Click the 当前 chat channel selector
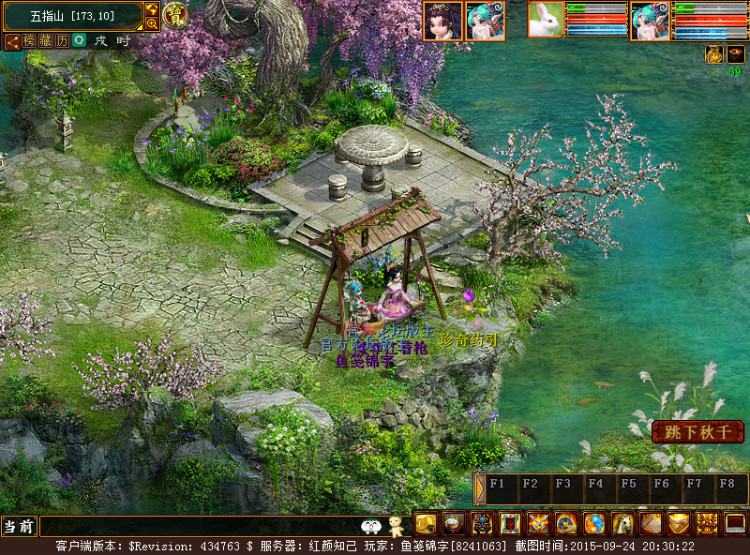This screenshot has width=750, height=555. pos(18,525)
